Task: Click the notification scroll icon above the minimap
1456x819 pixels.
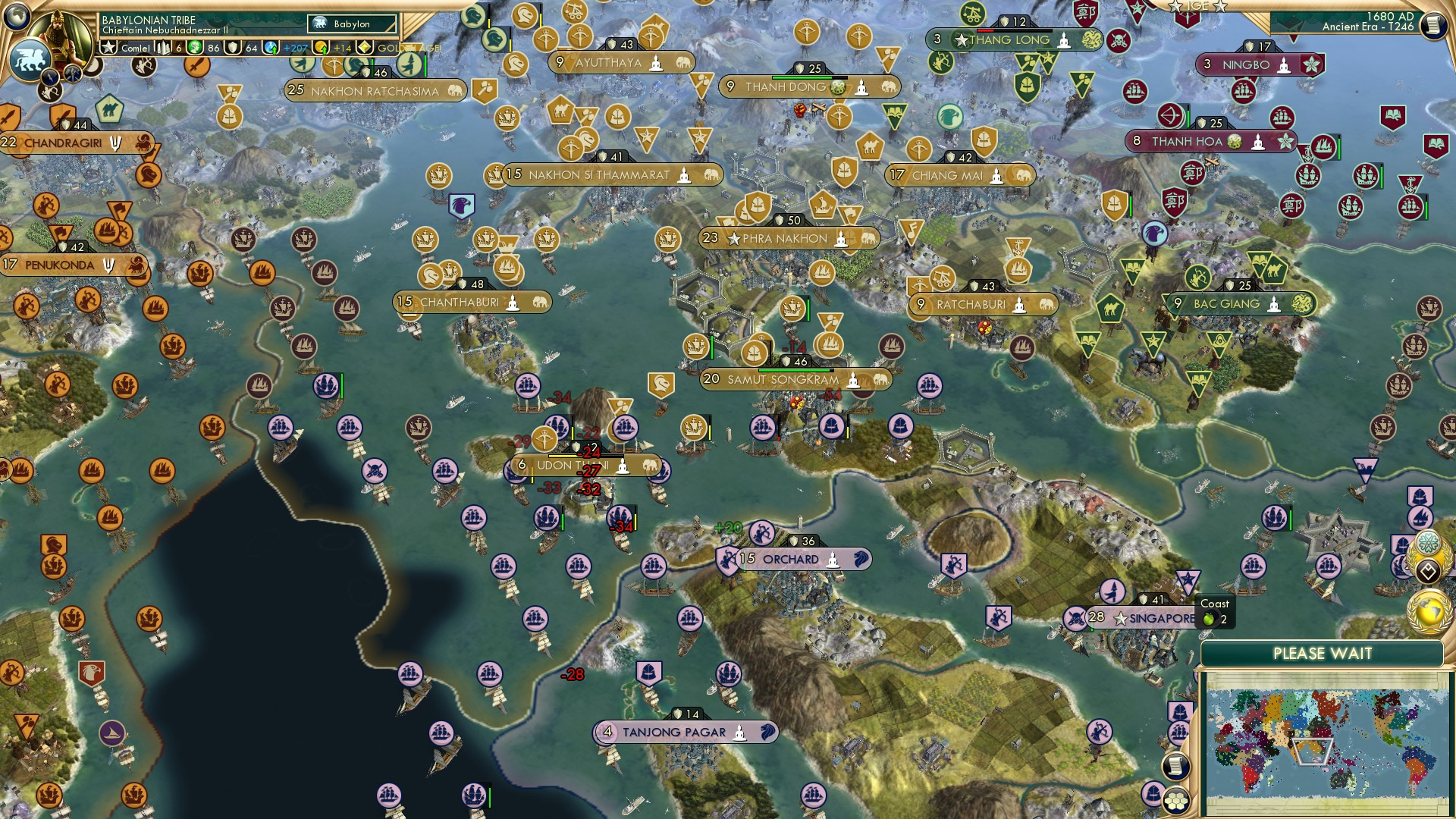Action: click(x=1175, y=766)
